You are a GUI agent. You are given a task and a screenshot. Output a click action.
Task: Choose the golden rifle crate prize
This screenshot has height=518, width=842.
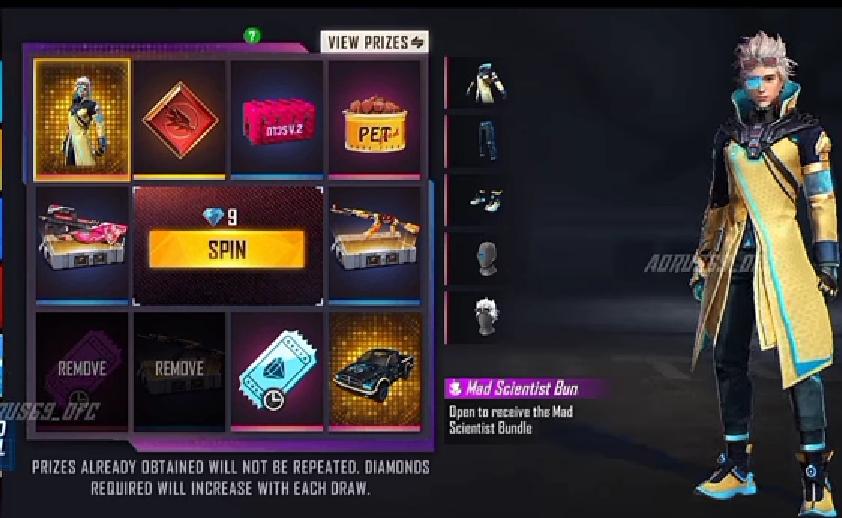click(x=375, y=244)
